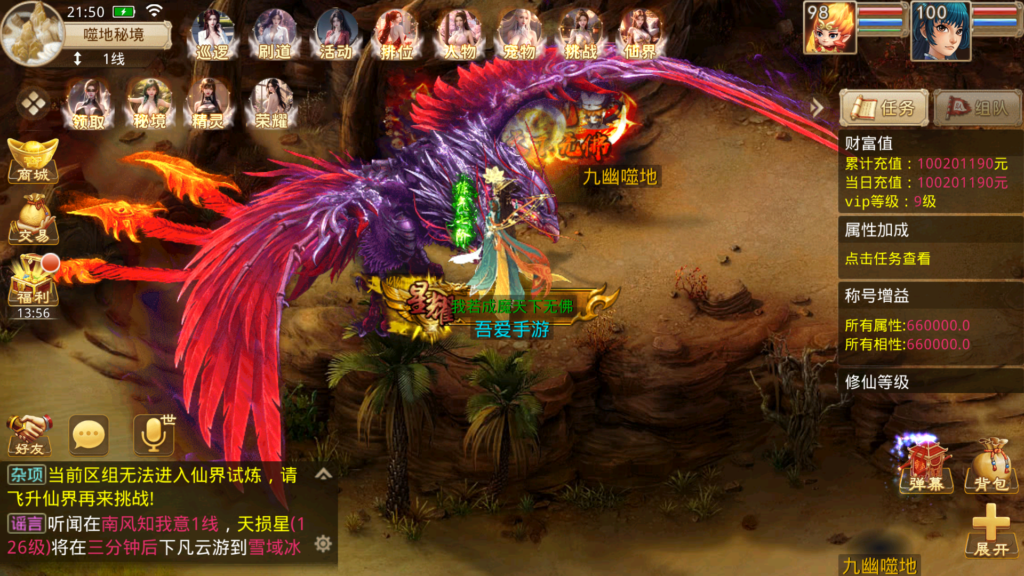The width and height of the screenshot is (1024, 576).
Task: Open the 交易 trade bag
Action: coord(32,218)
